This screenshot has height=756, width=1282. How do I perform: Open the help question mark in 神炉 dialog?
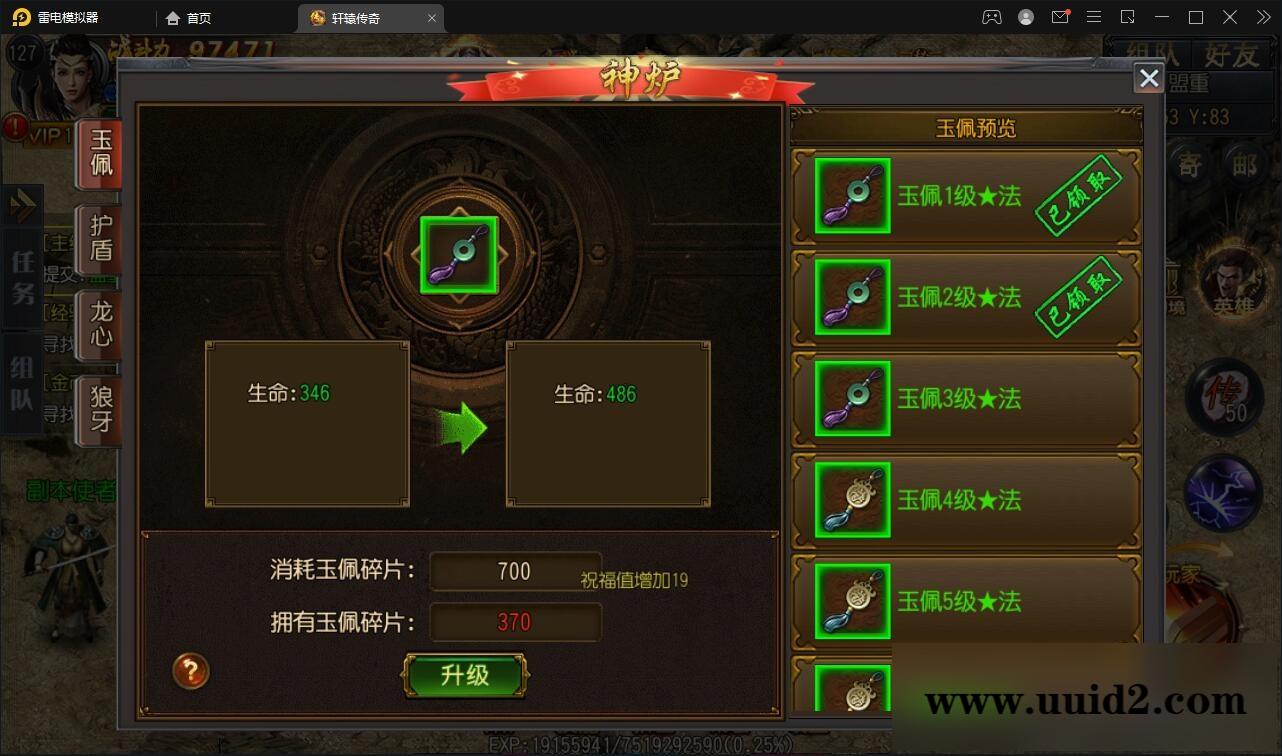(x=191, y=672)
